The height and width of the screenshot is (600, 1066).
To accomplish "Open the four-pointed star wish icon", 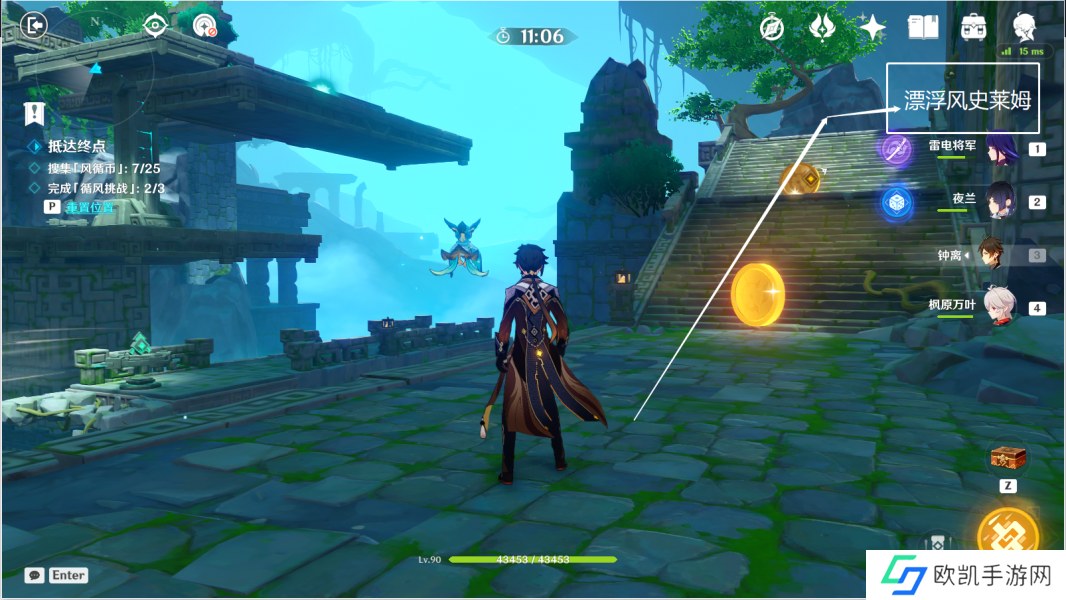I will click(x=872, y=27).
